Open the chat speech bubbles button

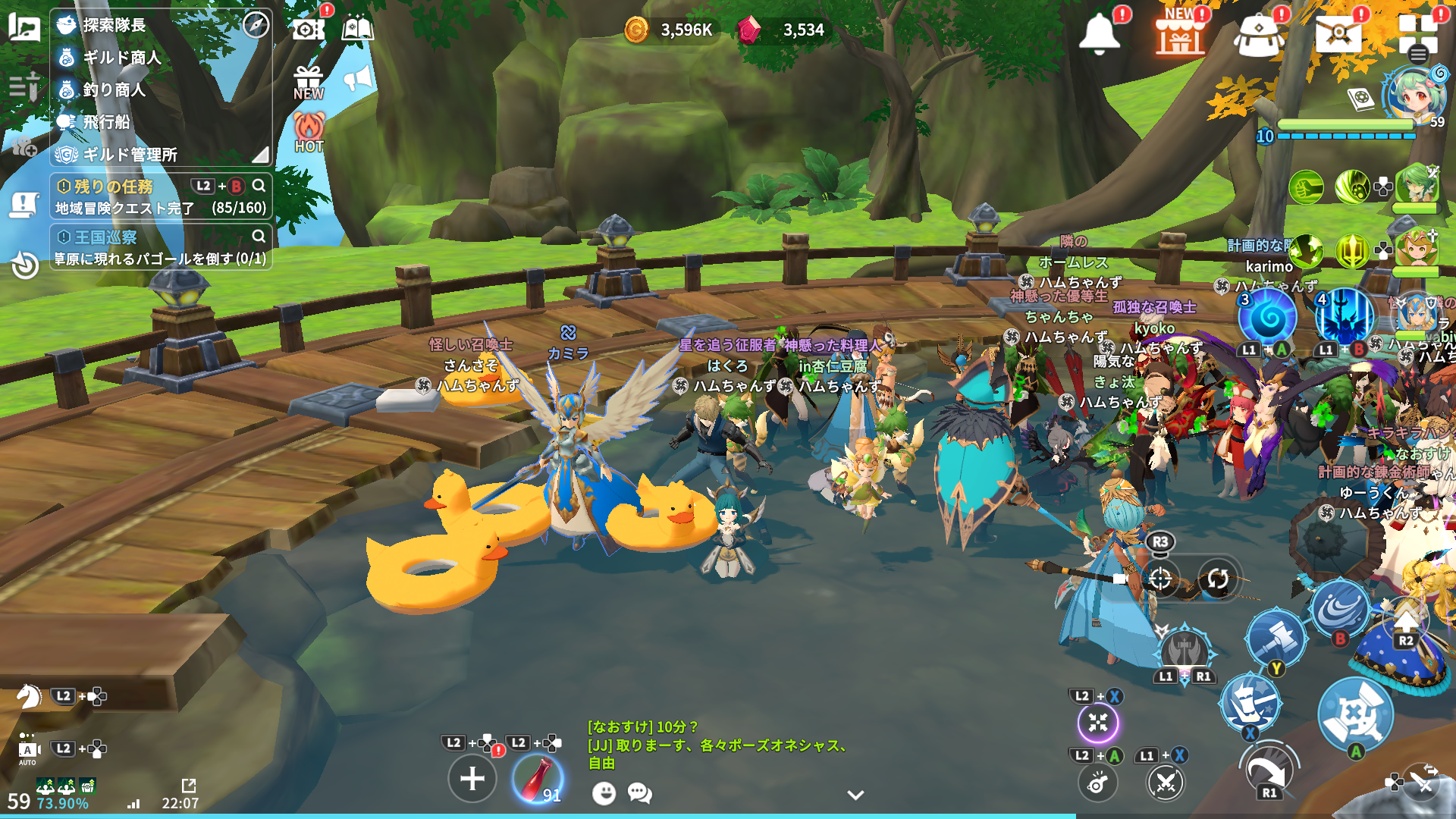pyautogui.click(x=639, y=793)
